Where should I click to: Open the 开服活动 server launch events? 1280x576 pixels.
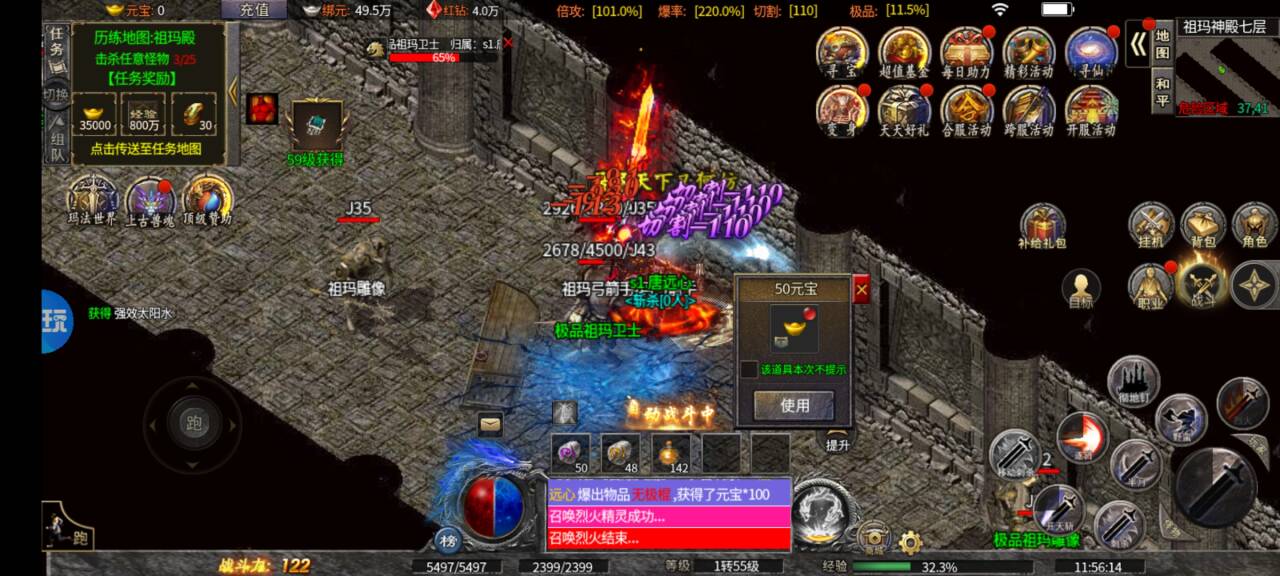(1090, 110)
